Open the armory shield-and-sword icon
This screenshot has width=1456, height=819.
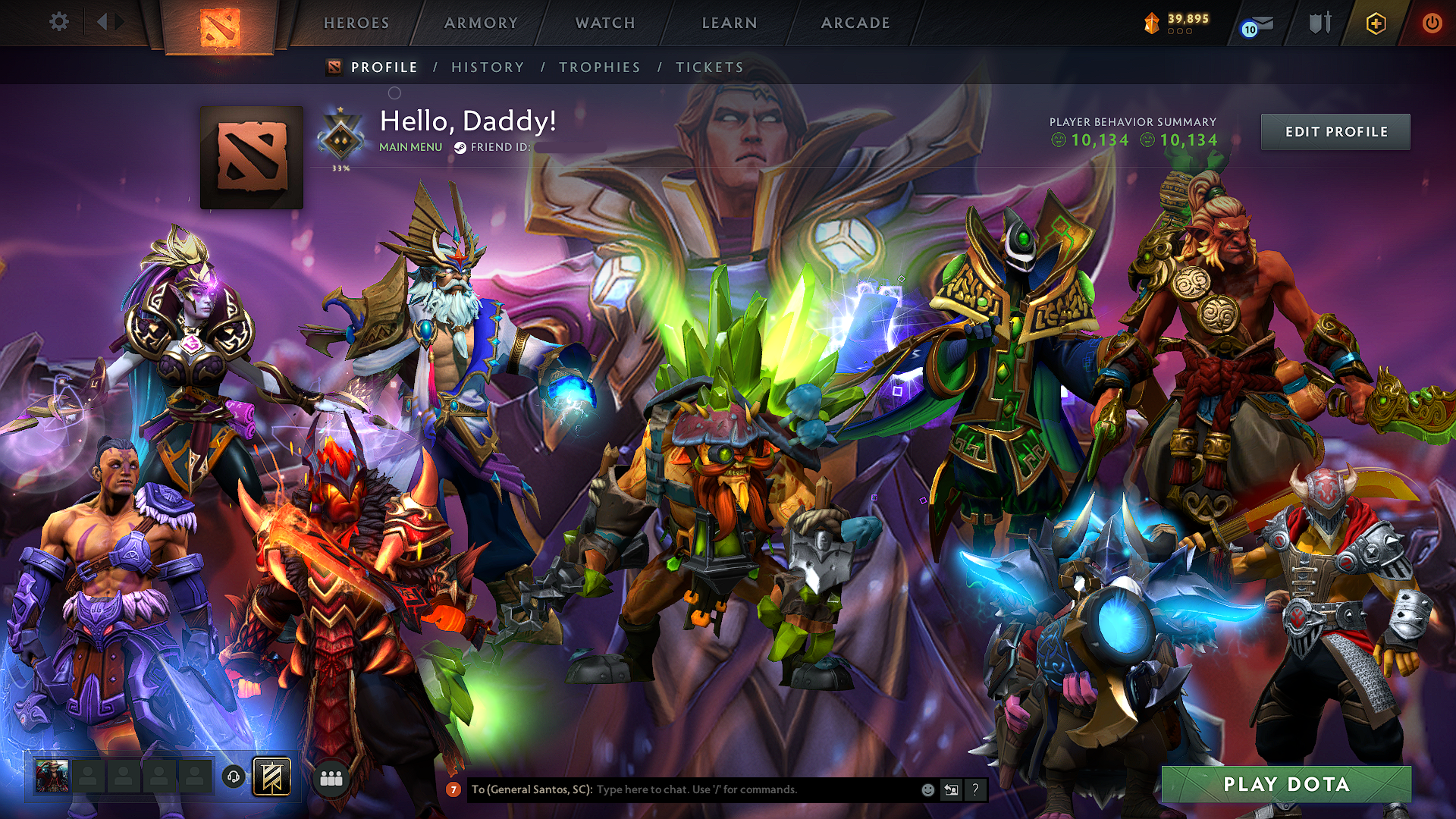point(1319,23)
